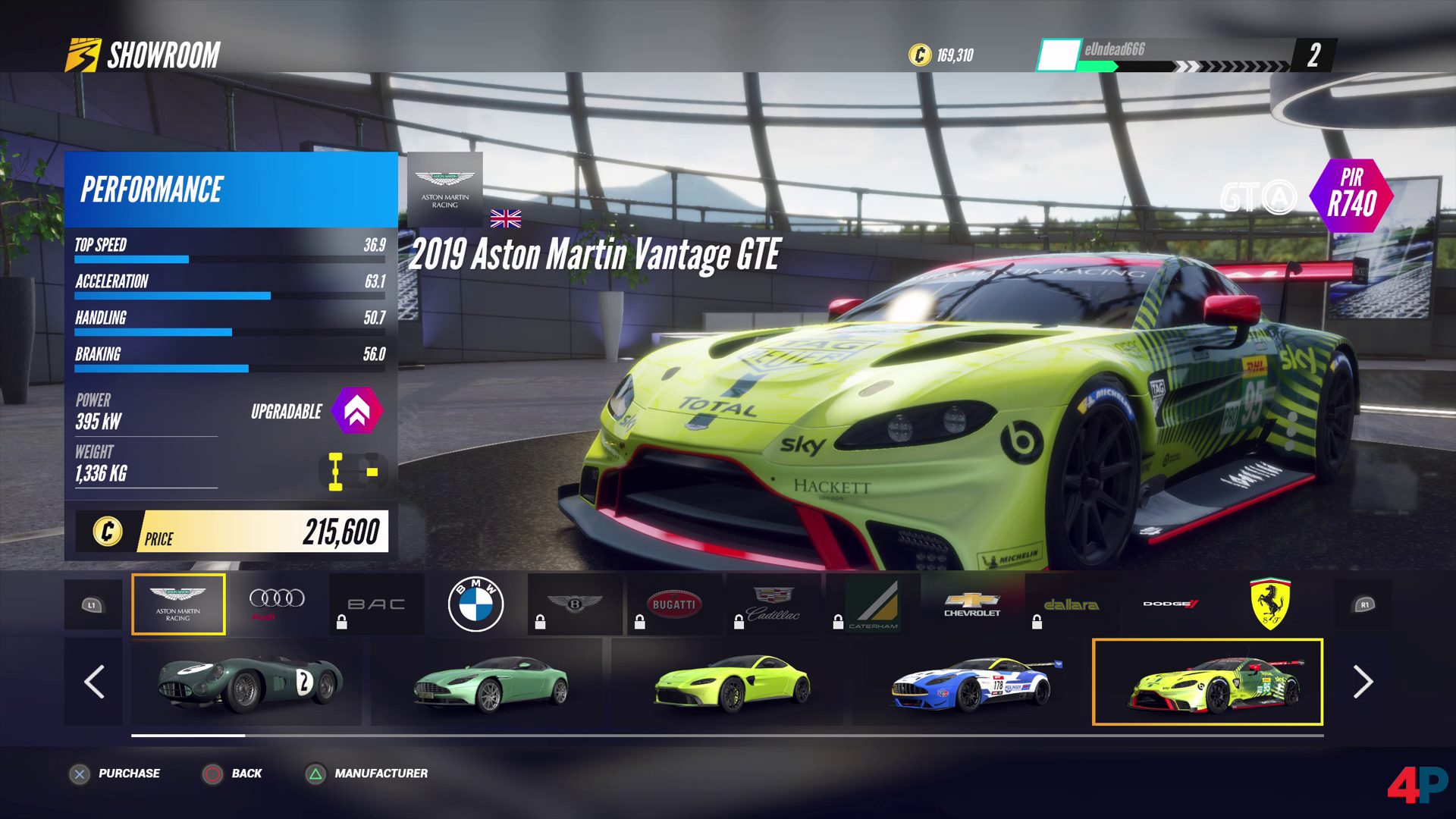Select the highlighted Vantage GTE thumbnail
1456x819 pixels.
coord(1207,682)
